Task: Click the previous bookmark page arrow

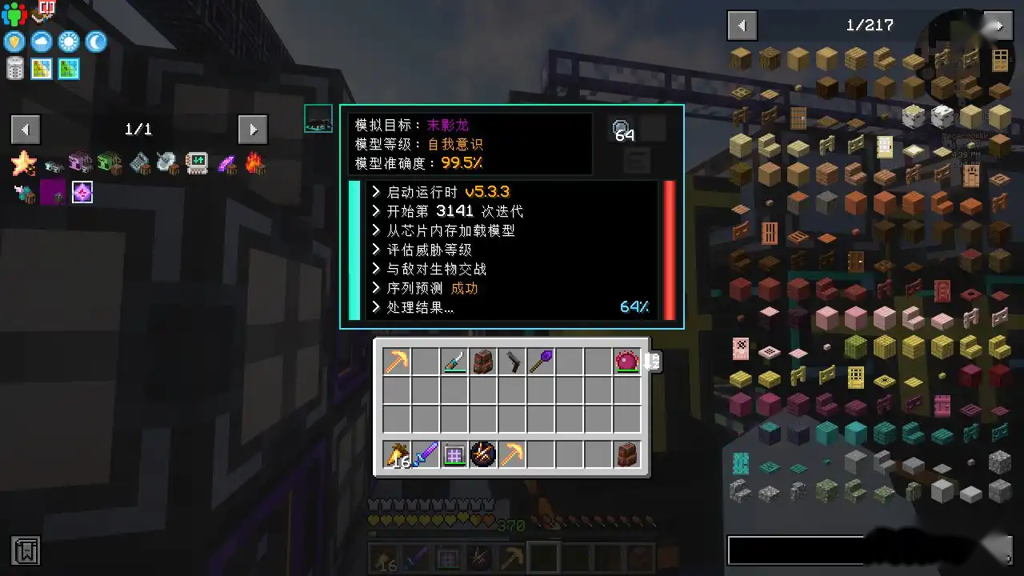Action: pos(26,129)
